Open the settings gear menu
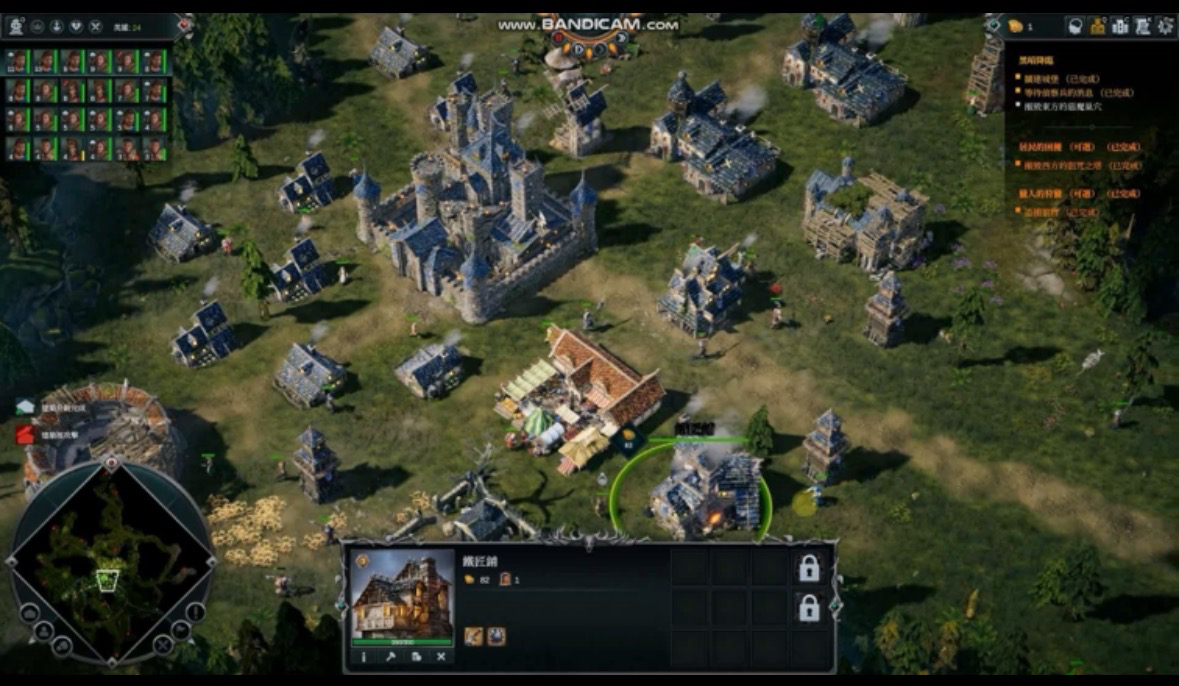 click(1165, 27)
